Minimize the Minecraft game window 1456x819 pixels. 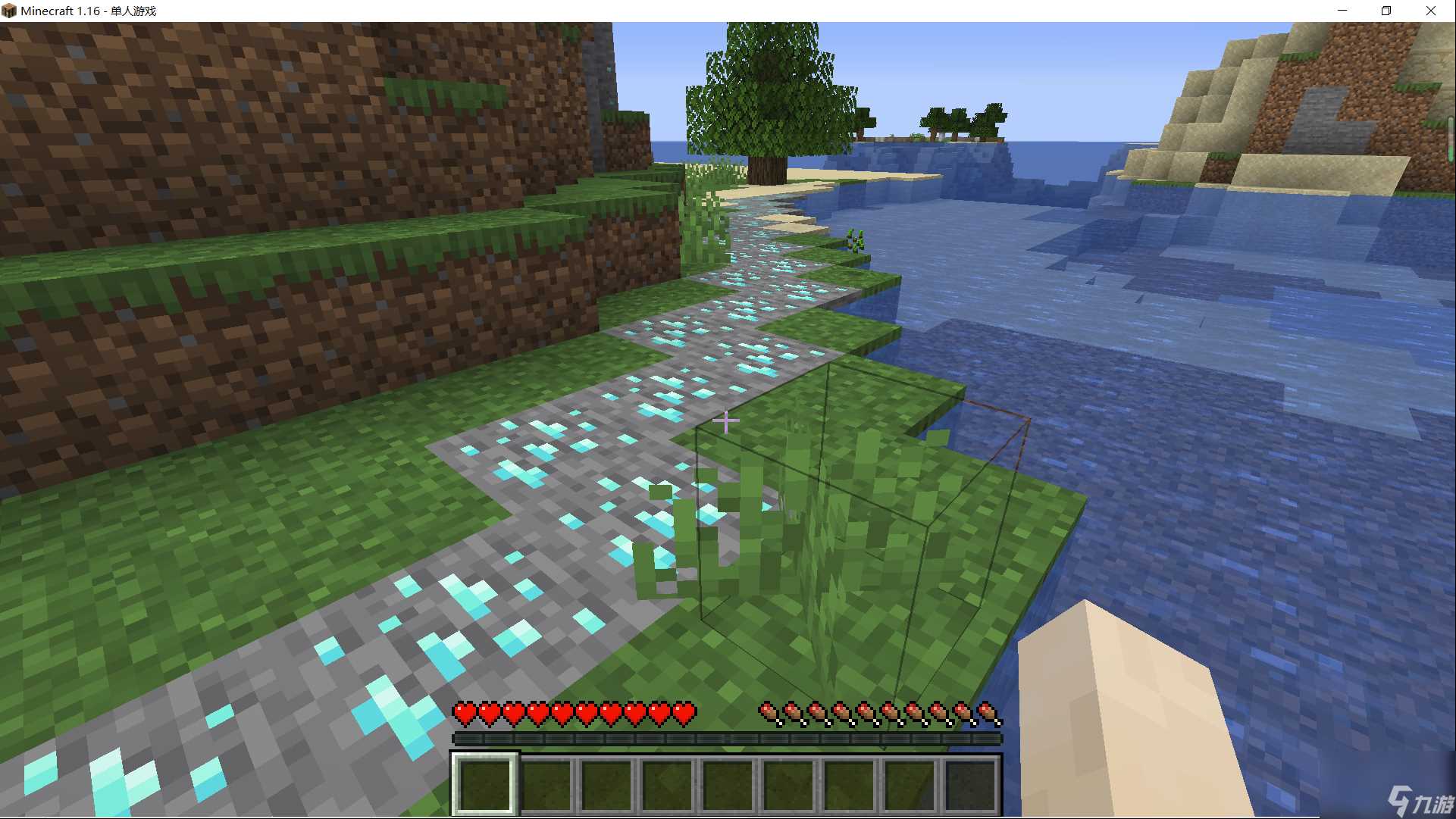pyautogui.click(x=1342, y=11)
